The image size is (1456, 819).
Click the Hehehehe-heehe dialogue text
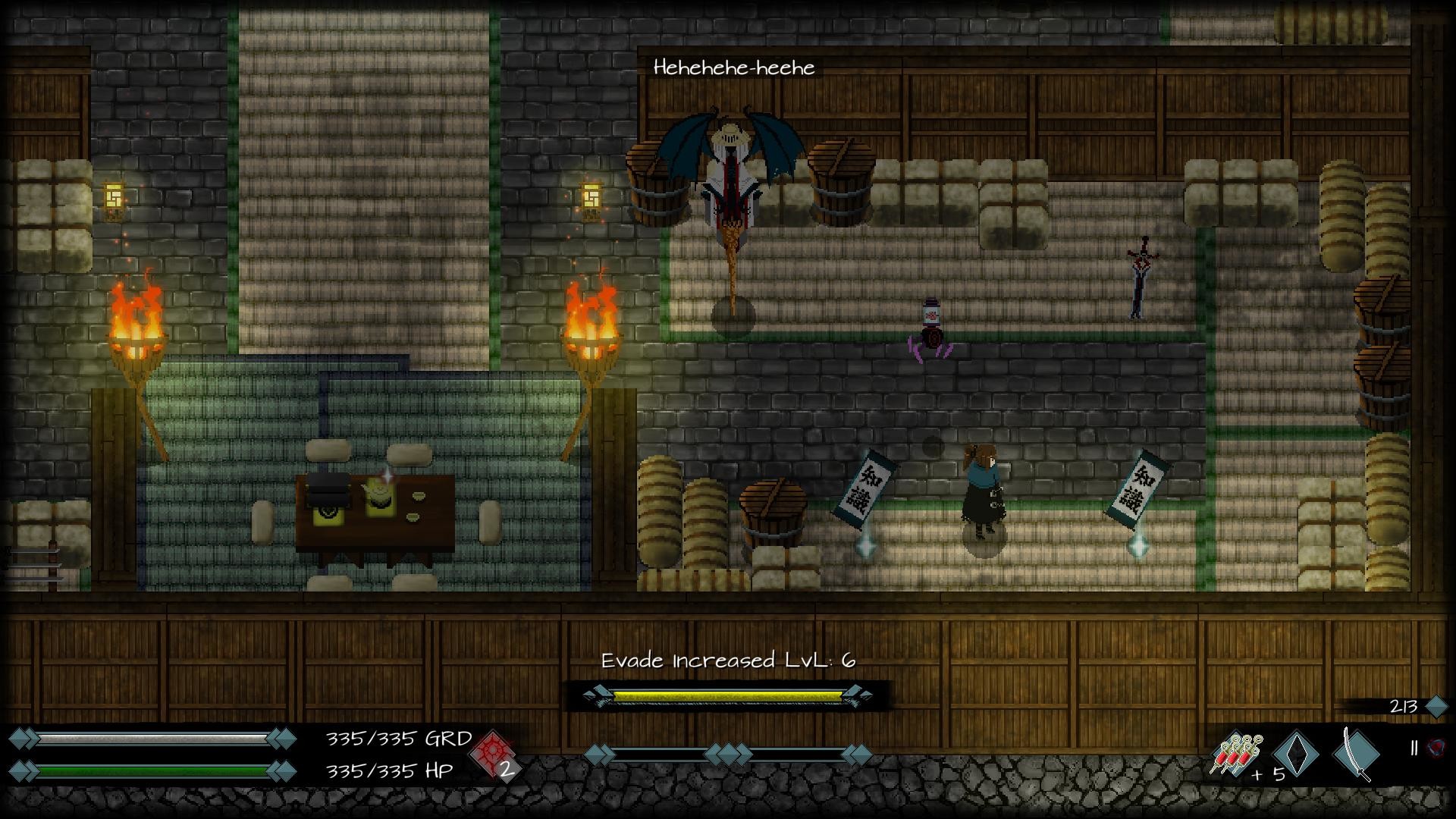(734, 67)
